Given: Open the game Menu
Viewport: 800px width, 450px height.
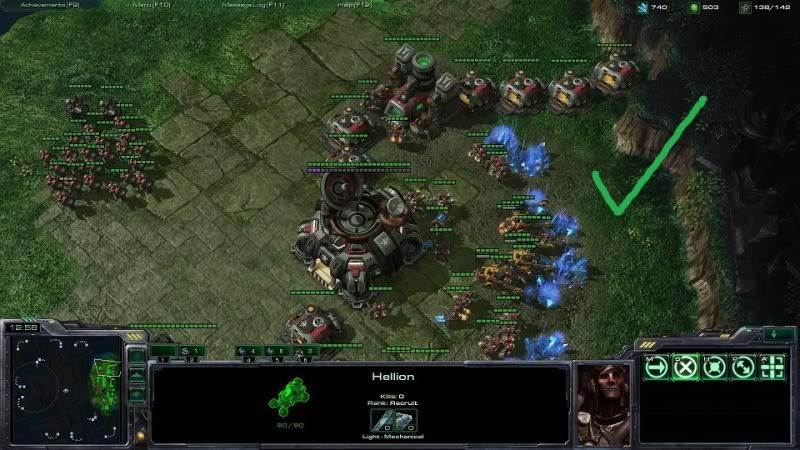Looking at the screenshot, I should point(153,6).
